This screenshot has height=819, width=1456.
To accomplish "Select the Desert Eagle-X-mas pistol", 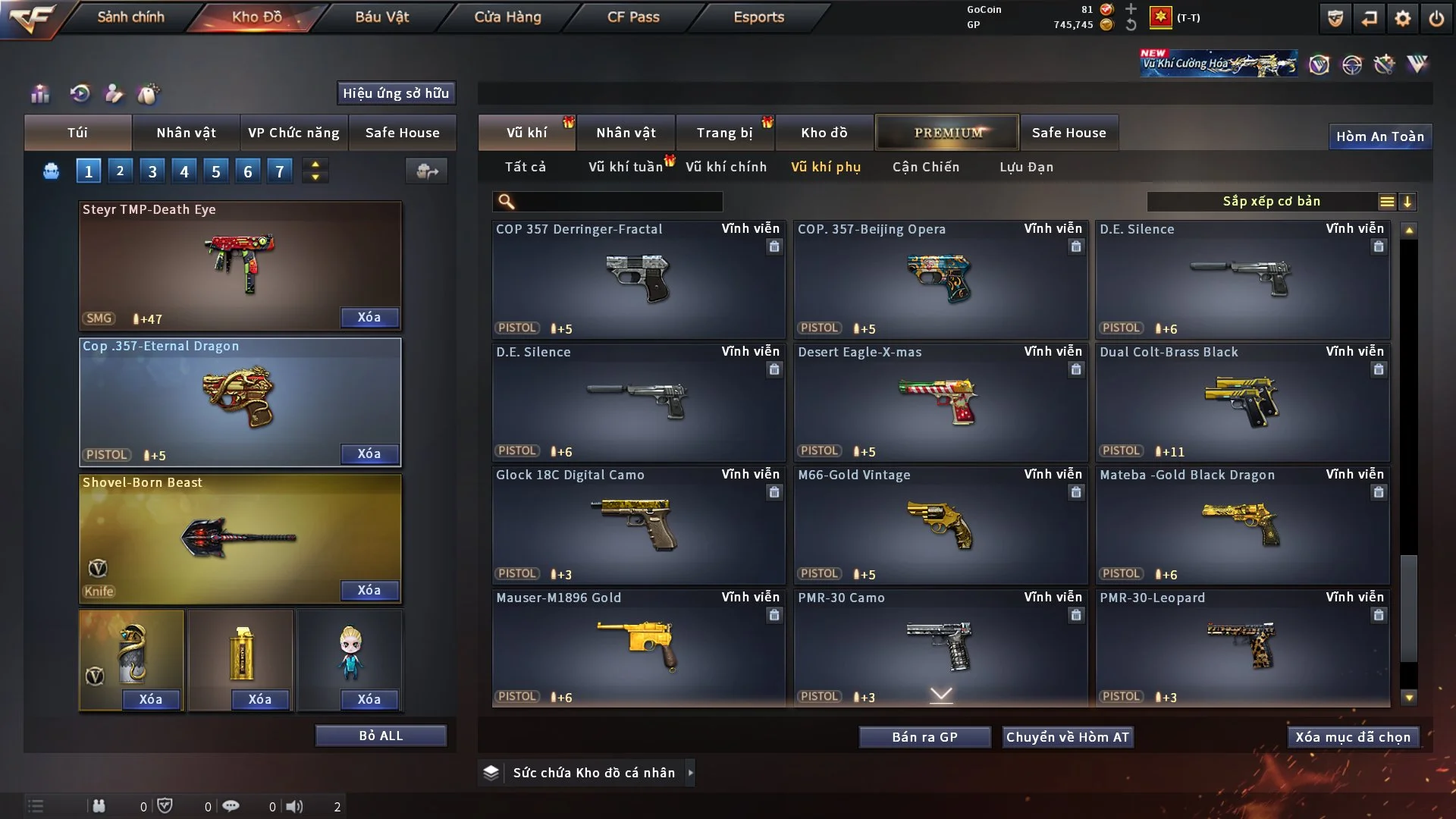I will (940, 402).
